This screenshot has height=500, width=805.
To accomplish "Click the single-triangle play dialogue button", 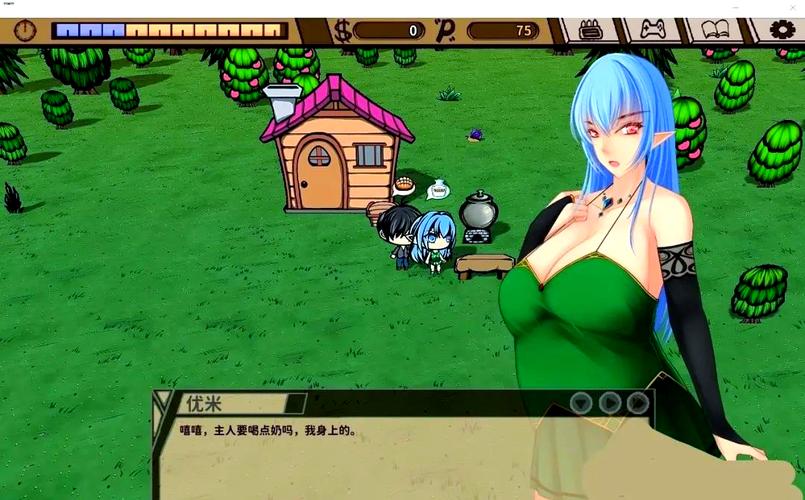I will tap(609, 403).
